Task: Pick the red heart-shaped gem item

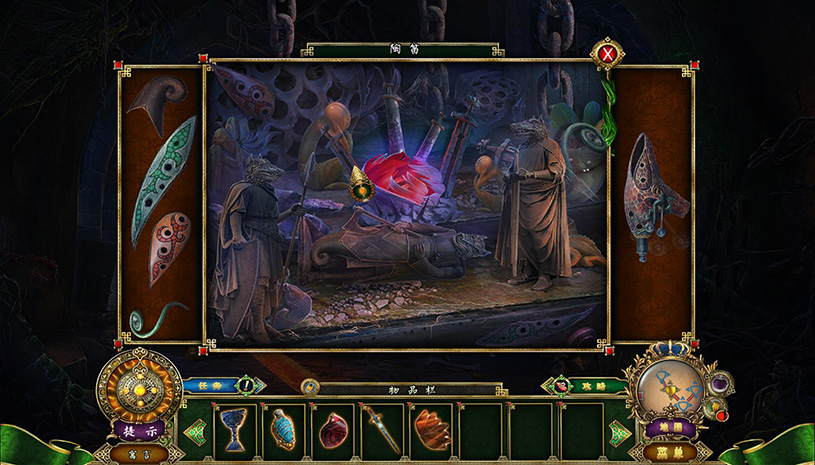Action: coord(333,429)
